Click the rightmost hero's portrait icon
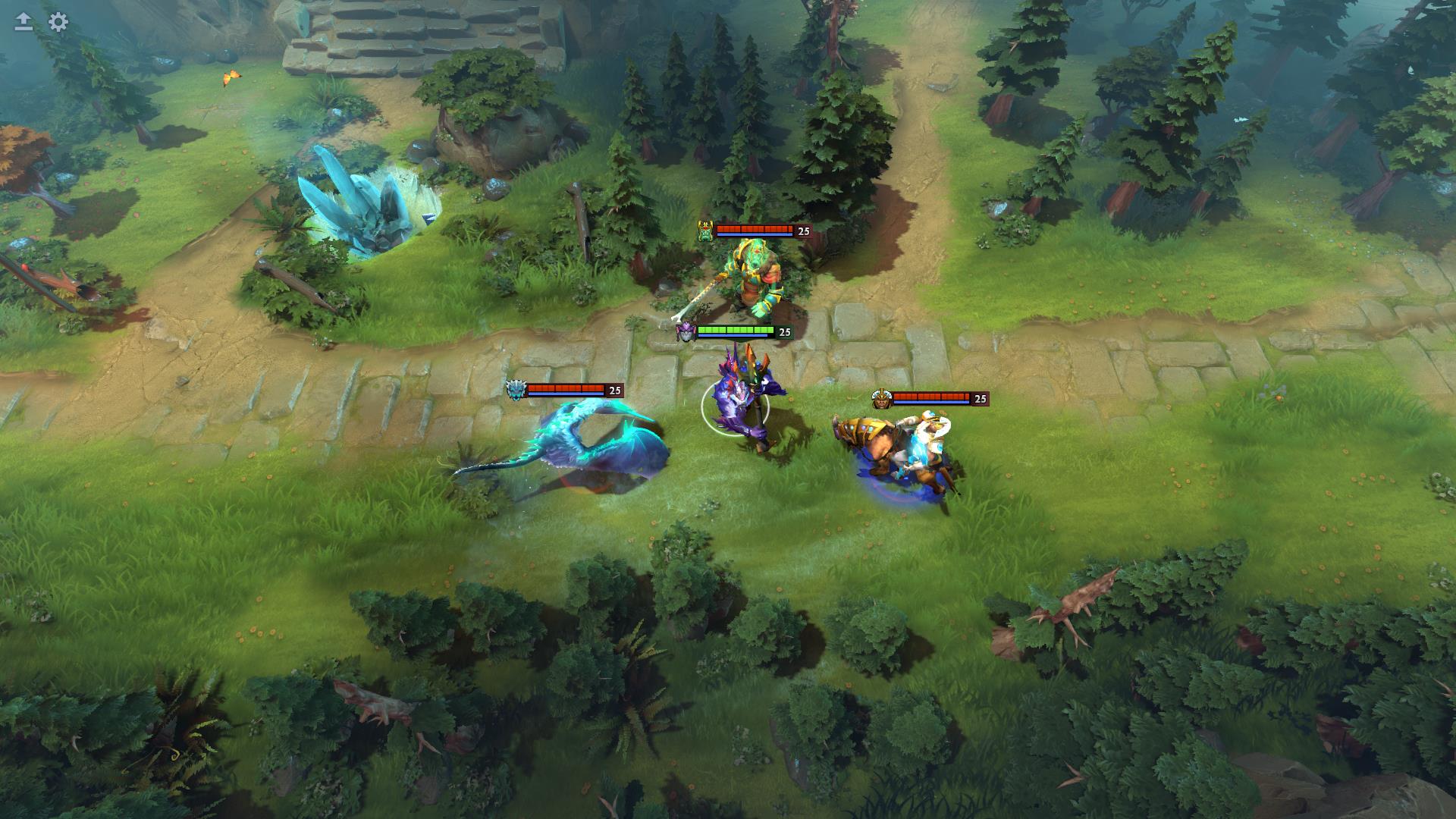This screenshot has height=819, width=1456. [x=883, y=397]
